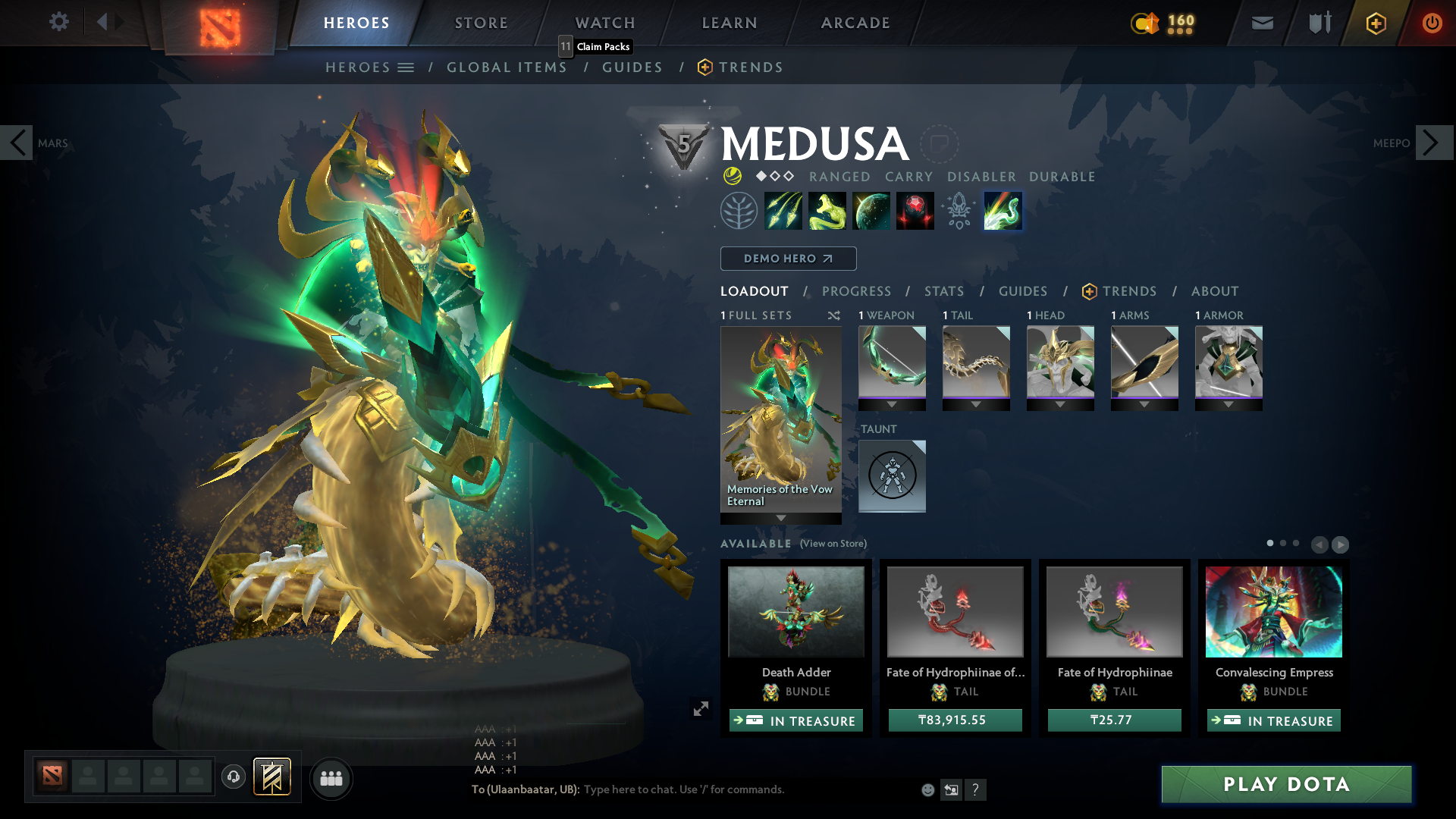Click the Dota Plus hexagon icon
This screenshot has height=819, width=1456.
pyautogui.click(x=1375, y=23)
